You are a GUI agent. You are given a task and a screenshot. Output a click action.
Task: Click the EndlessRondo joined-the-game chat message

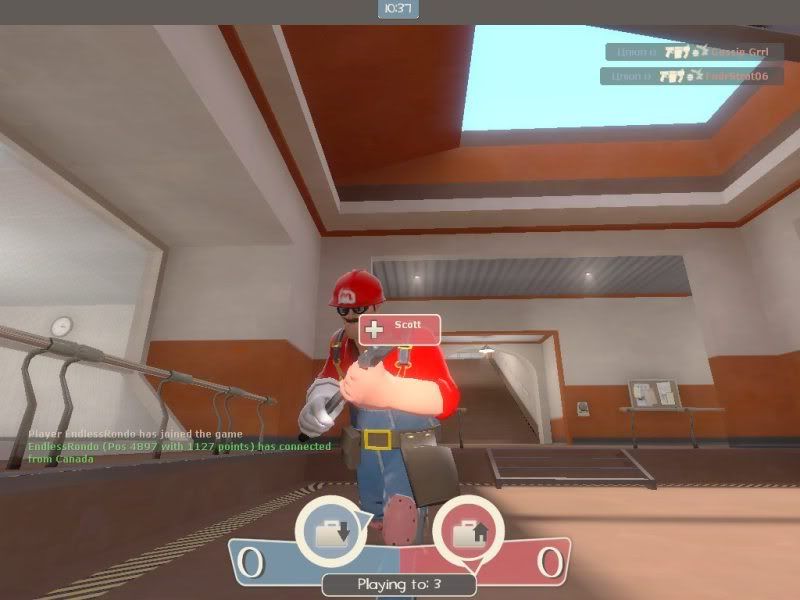135,433
